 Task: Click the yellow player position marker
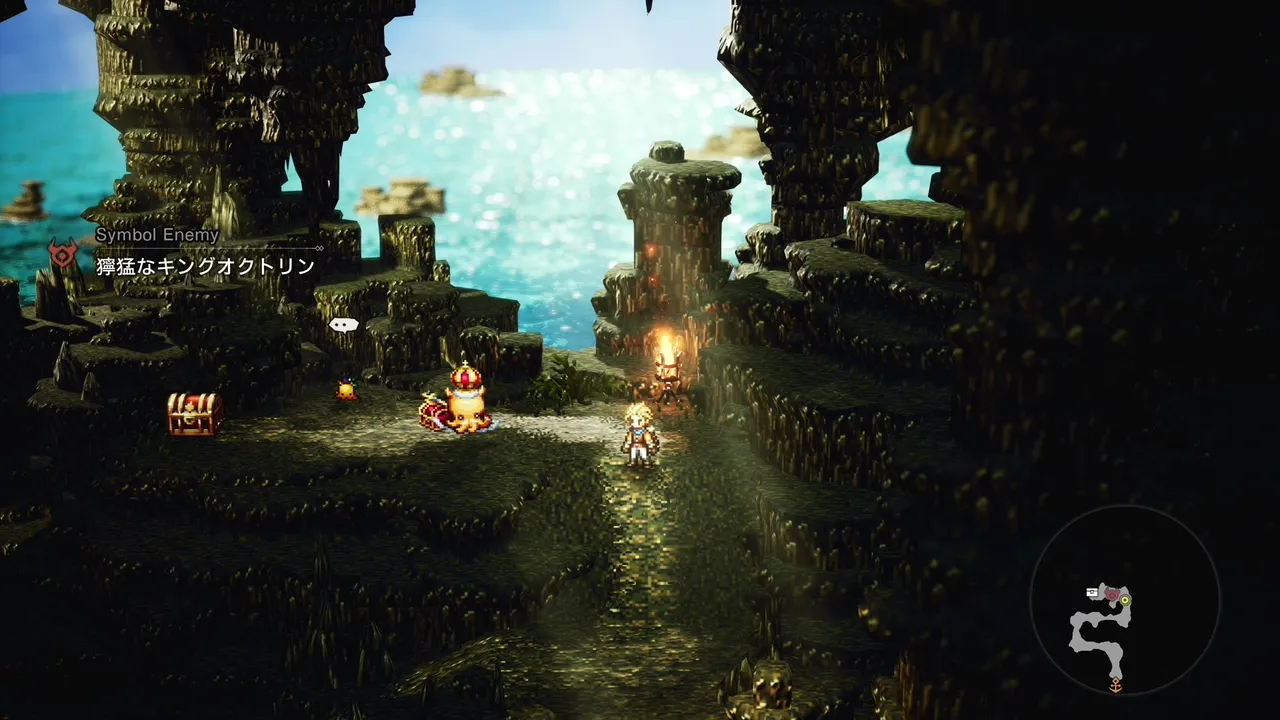1125,600
